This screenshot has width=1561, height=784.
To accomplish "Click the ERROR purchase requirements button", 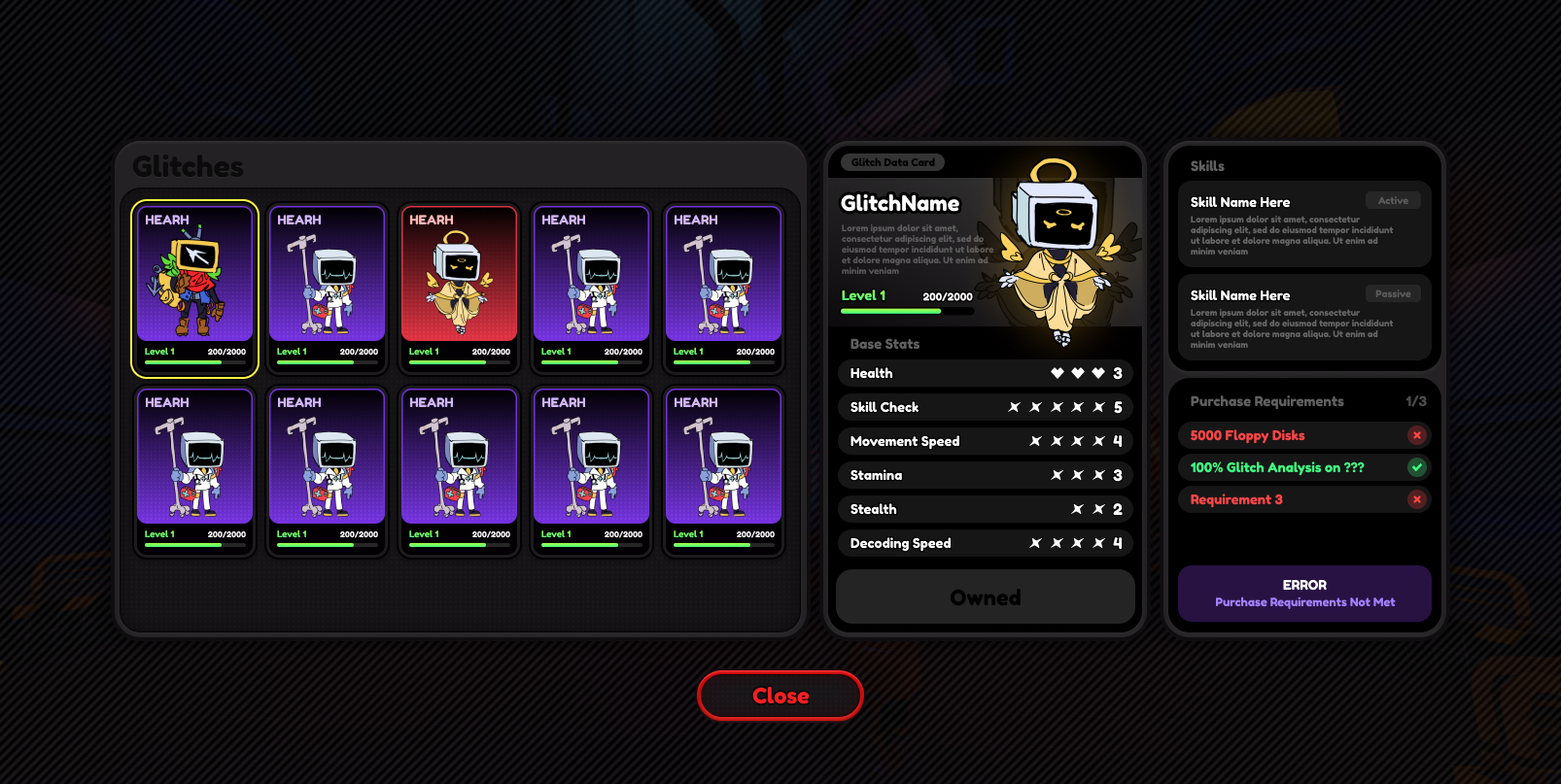I will 1303,593.
